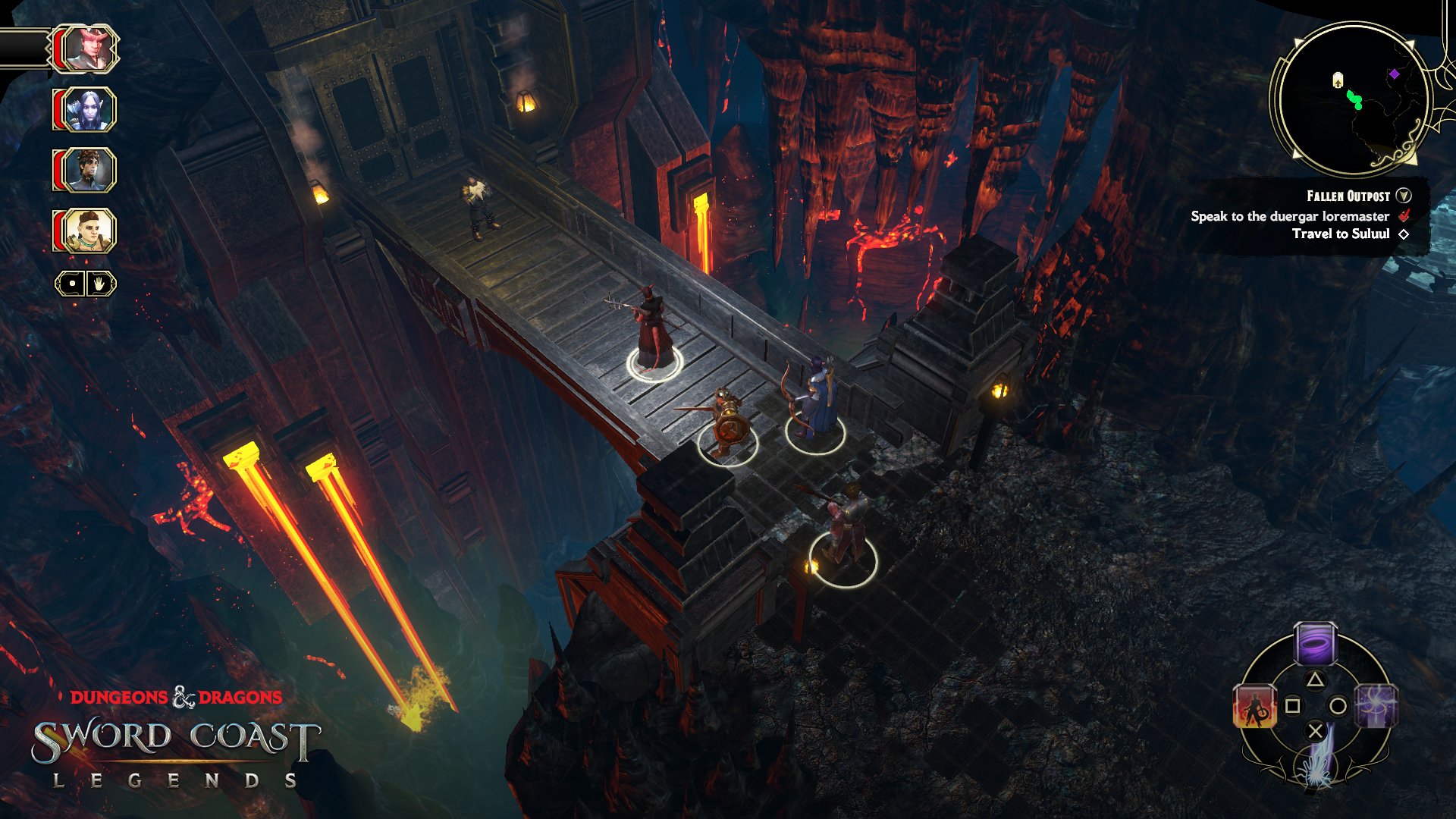Select the blue-skinned elf archer portrait
Screen dimensions: 1456x819
click(x=90, y=109)
